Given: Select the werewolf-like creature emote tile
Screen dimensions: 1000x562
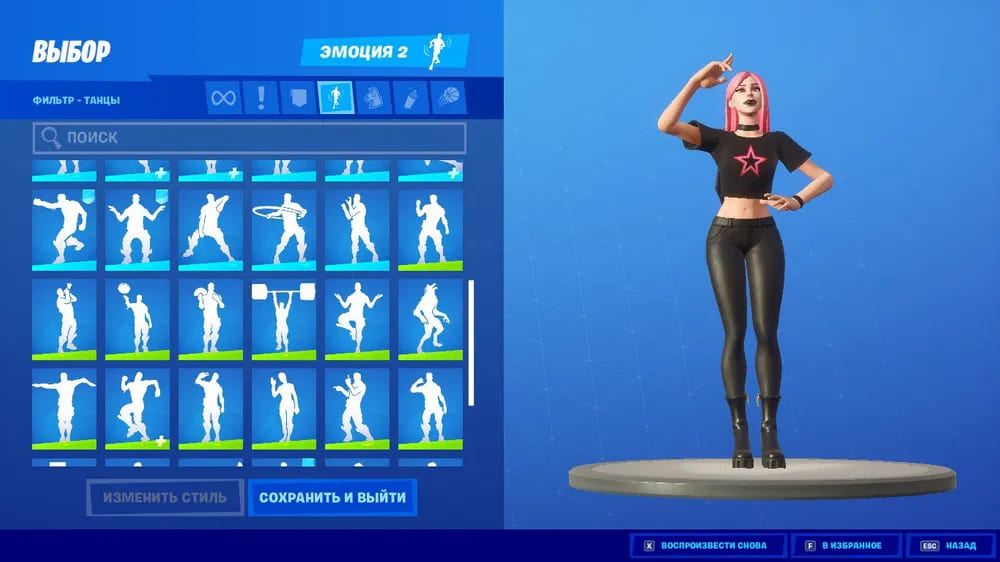Looking at the screenshot, I should (430, 319).
